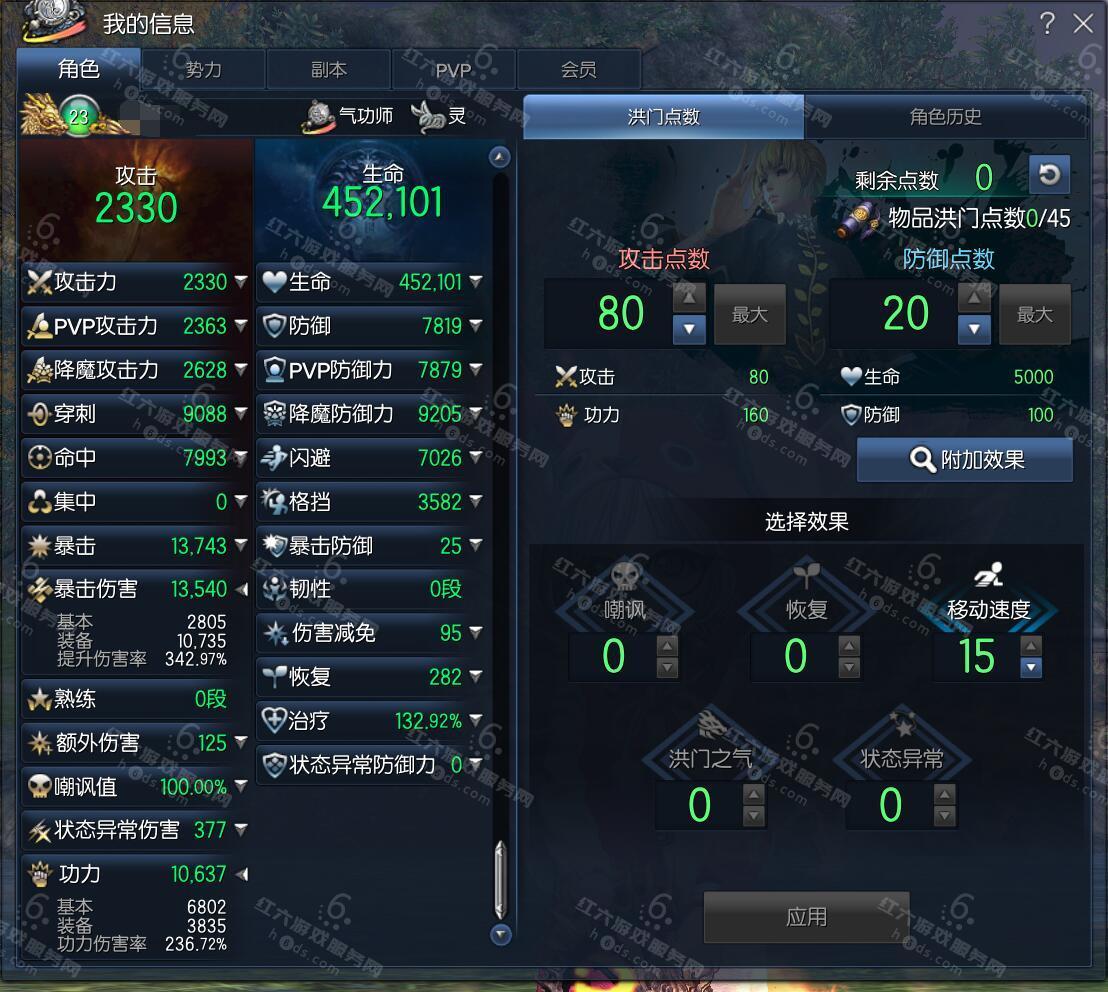This screenshot has width=1108, height=992.
Task: Open the 附加效果 search button
Action: click(965, 460)
